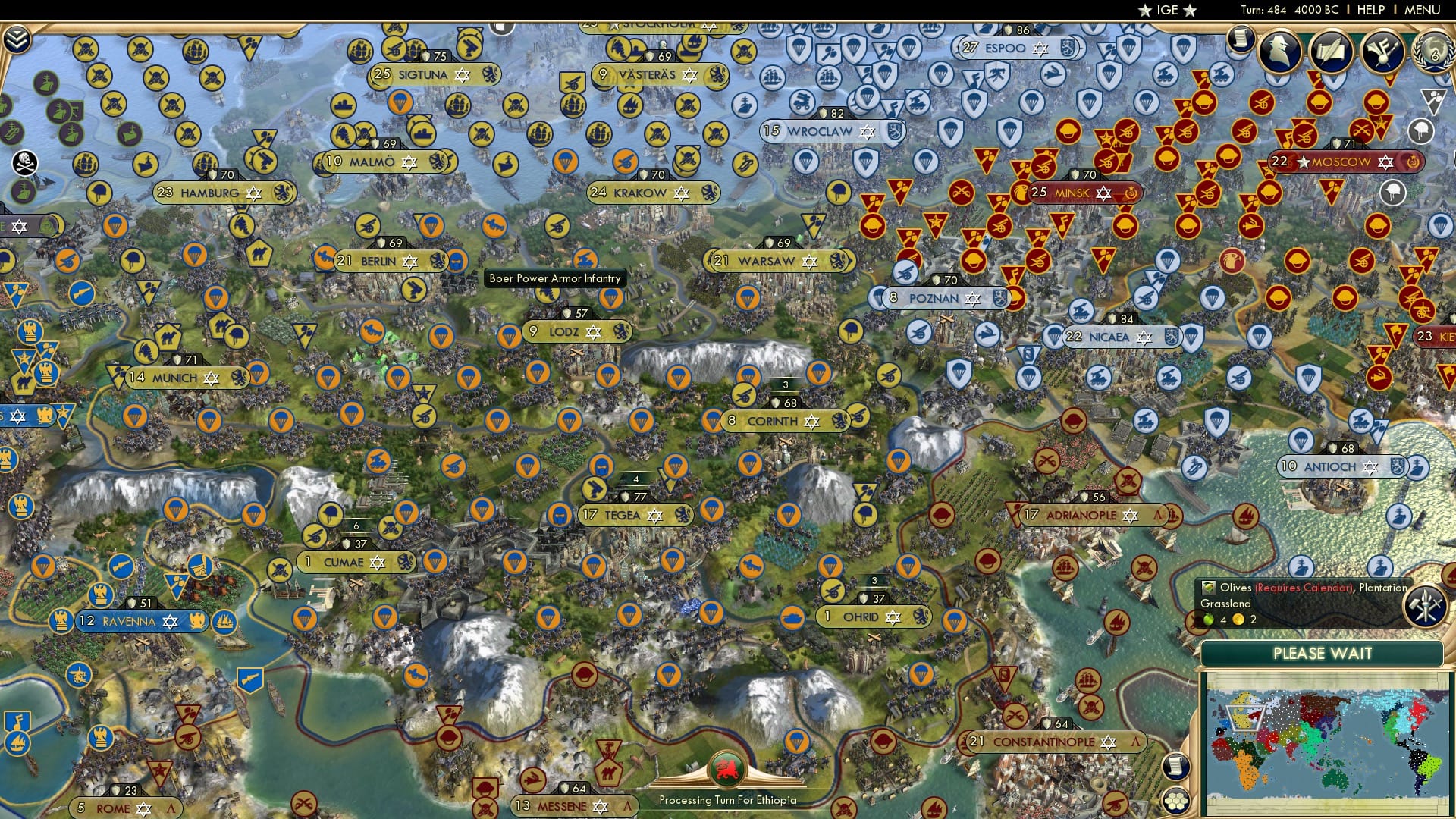Select a blue paratrooper unit icon near LODZ

coord(508,335)
